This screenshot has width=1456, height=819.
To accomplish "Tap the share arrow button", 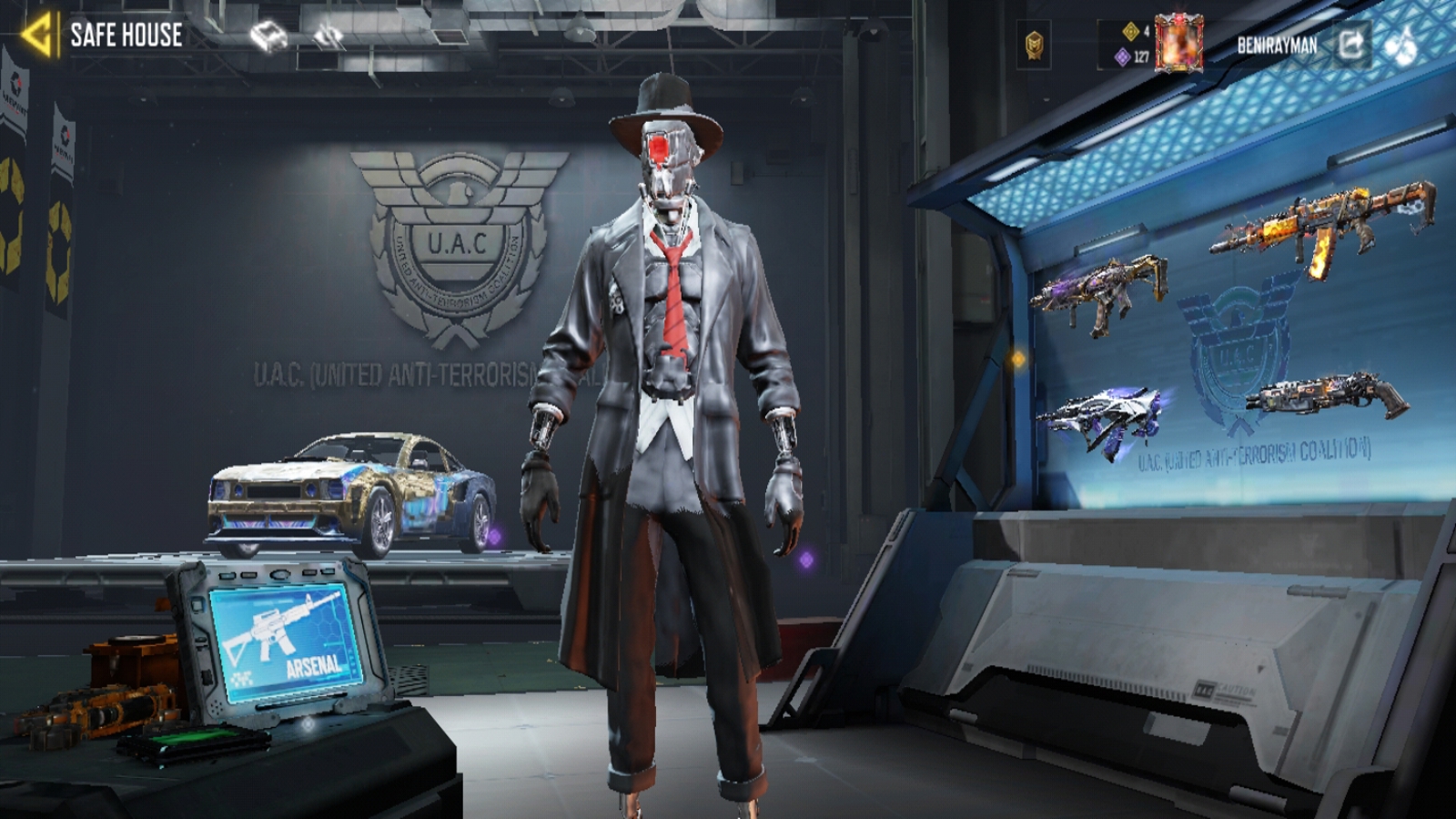I will 1350,44.
